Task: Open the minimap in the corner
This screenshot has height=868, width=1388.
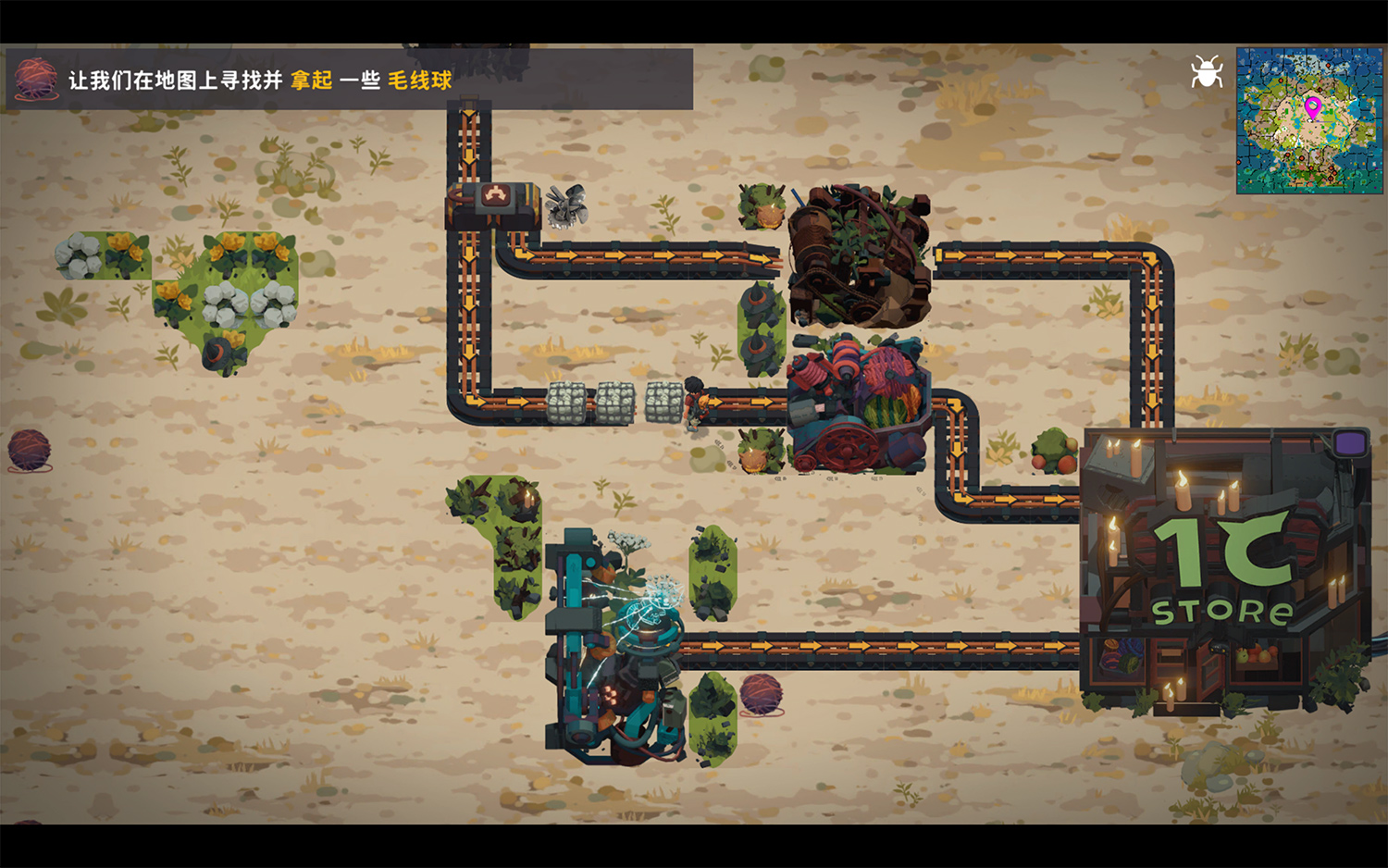Action: pos(1308,121)
